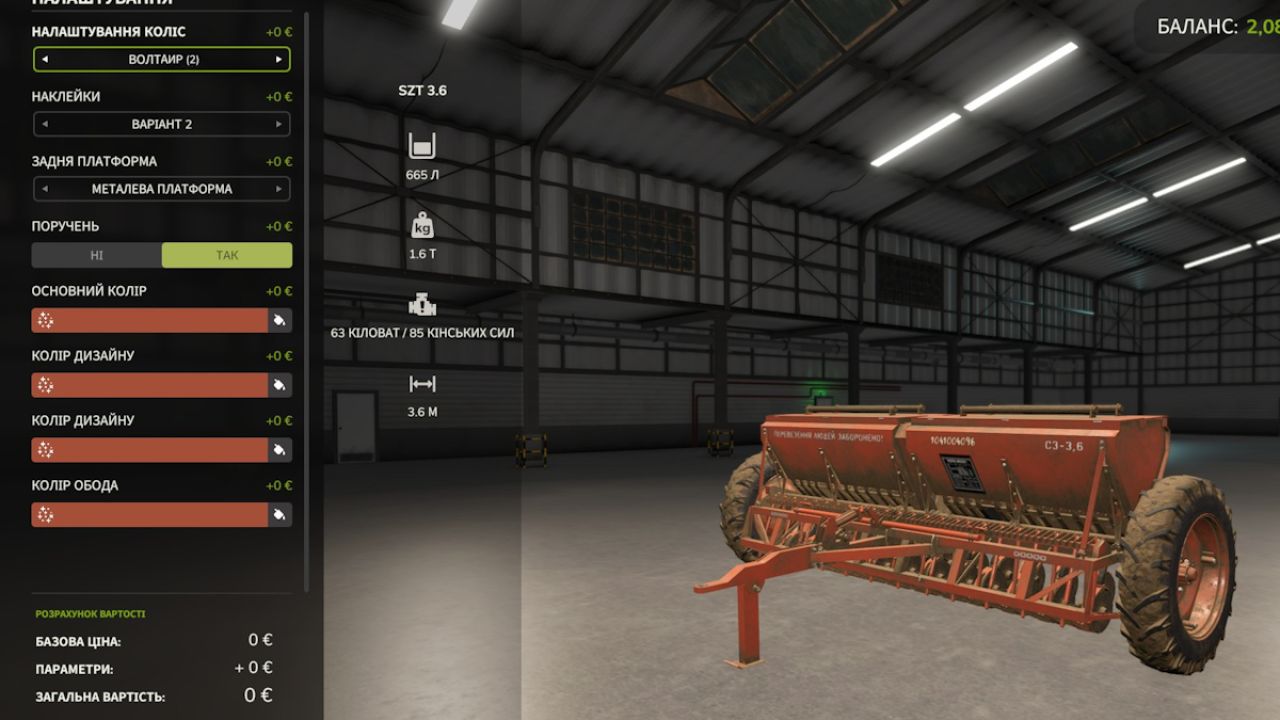The image size is (1280, 720).
Task: Click the 1.6 T weight icon
Action: 422,225
